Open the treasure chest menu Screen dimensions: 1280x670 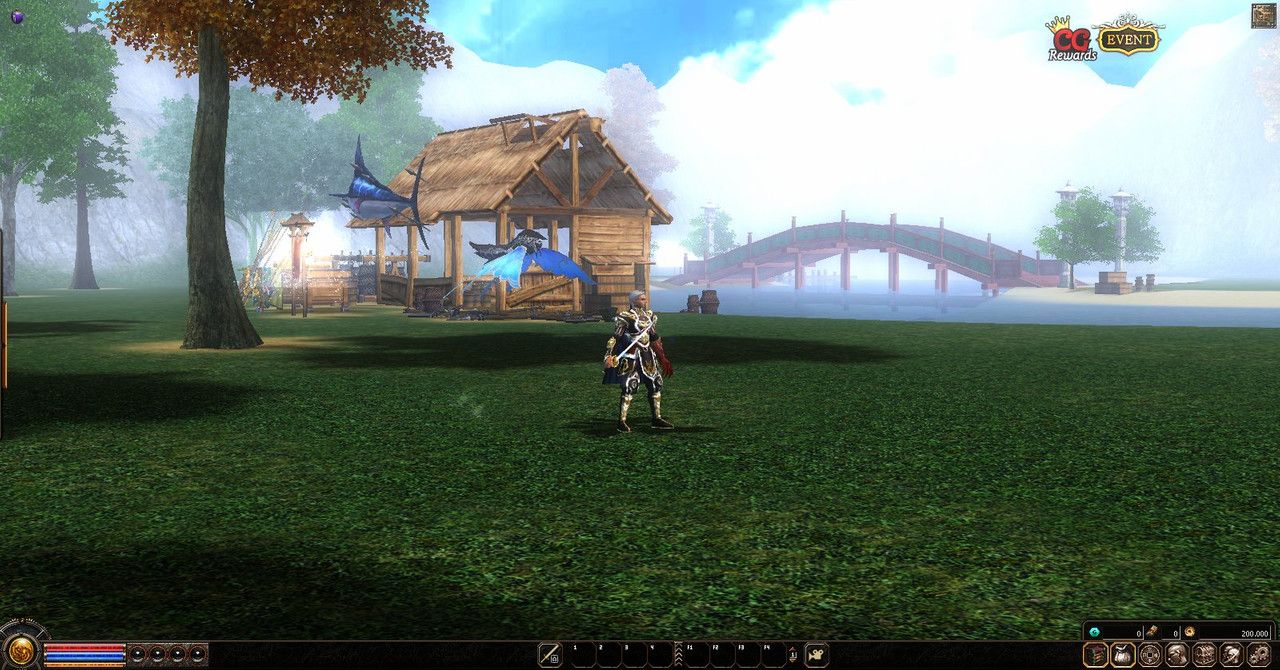point(1204,654)
